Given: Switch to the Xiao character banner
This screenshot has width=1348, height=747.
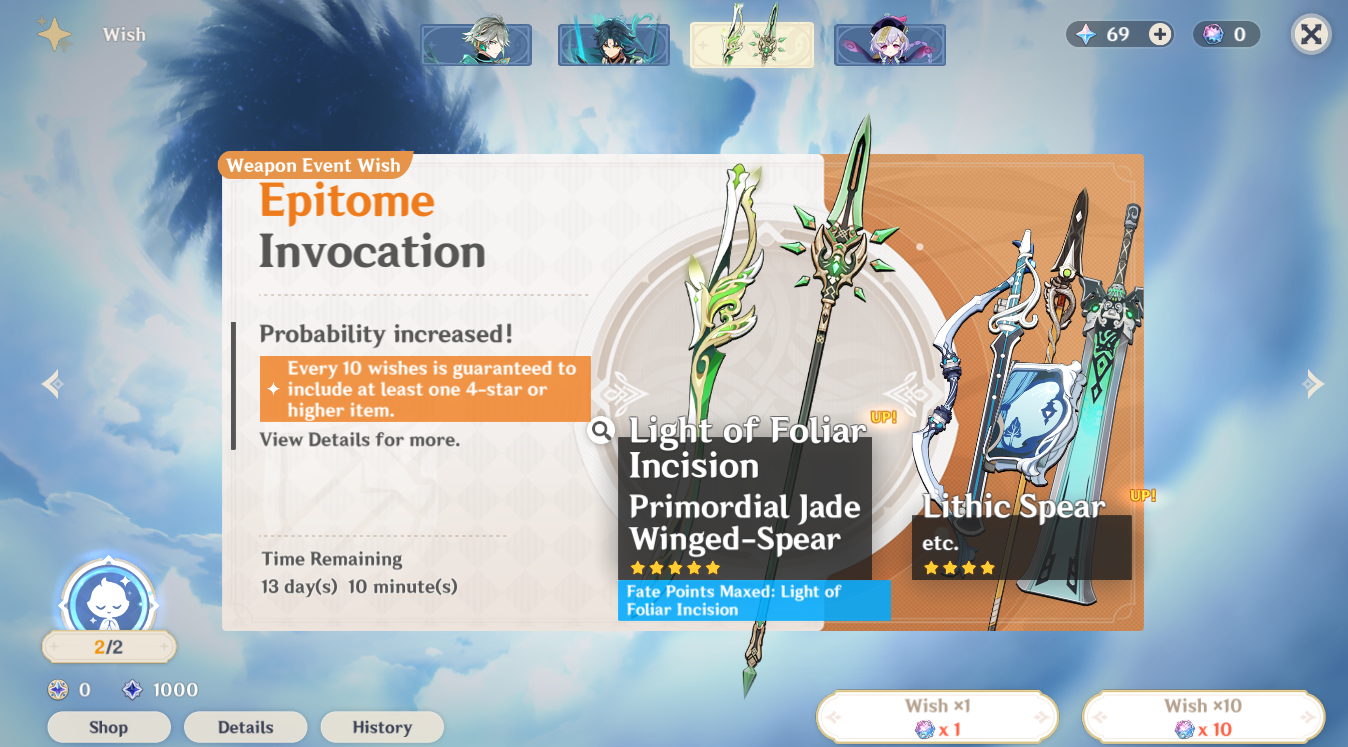Looking at the screenshot, I should click(613, 45).
